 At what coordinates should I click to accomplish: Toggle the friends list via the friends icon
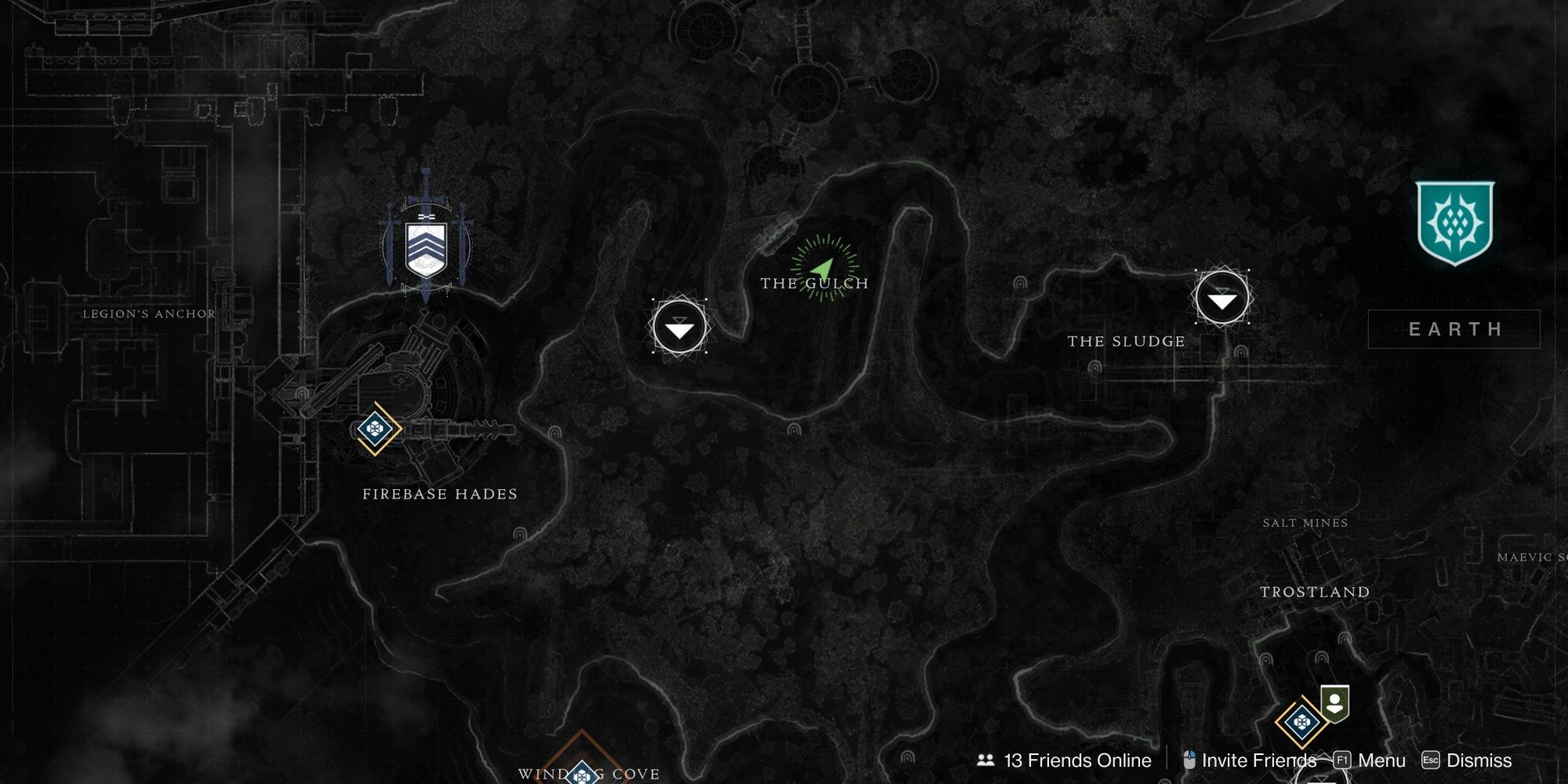point(986,759)
